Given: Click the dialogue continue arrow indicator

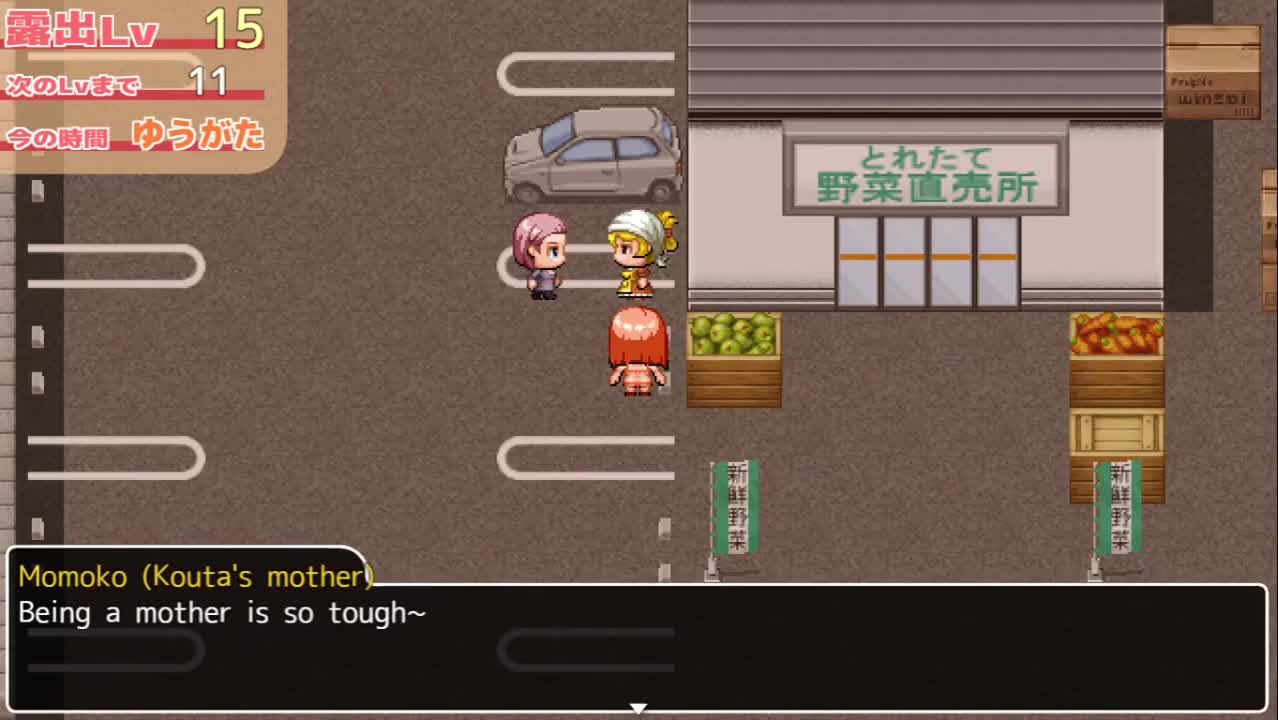Looking at the screenshot, I should tap(638, 708).
